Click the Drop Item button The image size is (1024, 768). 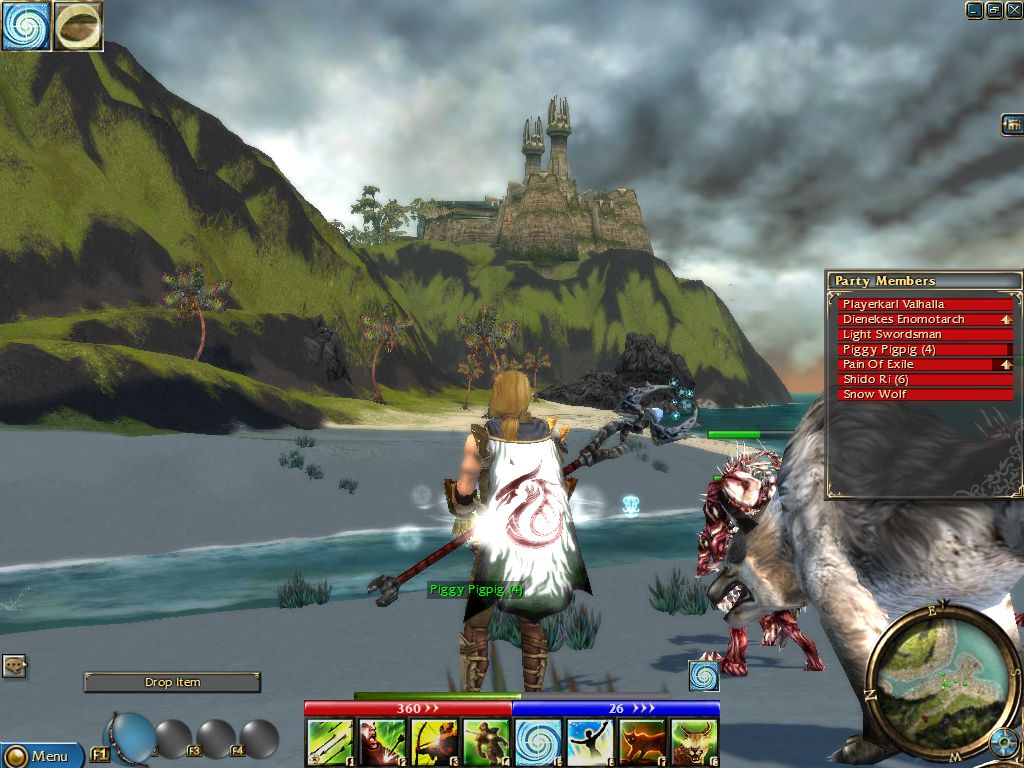[172, 682]
